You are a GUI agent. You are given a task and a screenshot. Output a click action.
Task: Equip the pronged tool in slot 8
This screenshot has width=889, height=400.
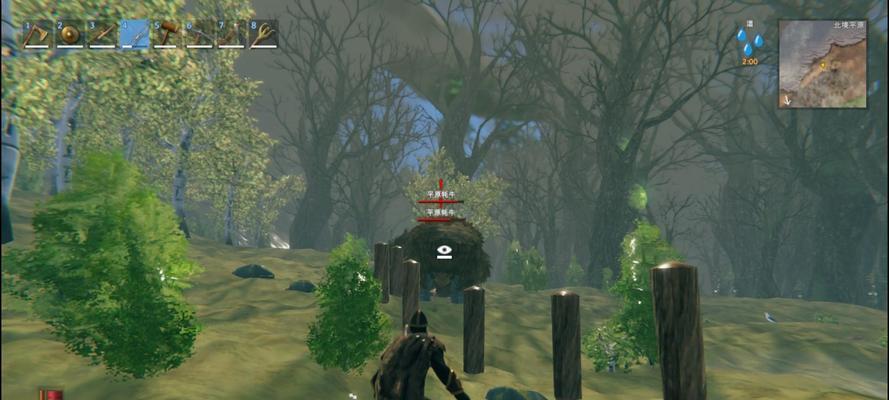(263, 34)
